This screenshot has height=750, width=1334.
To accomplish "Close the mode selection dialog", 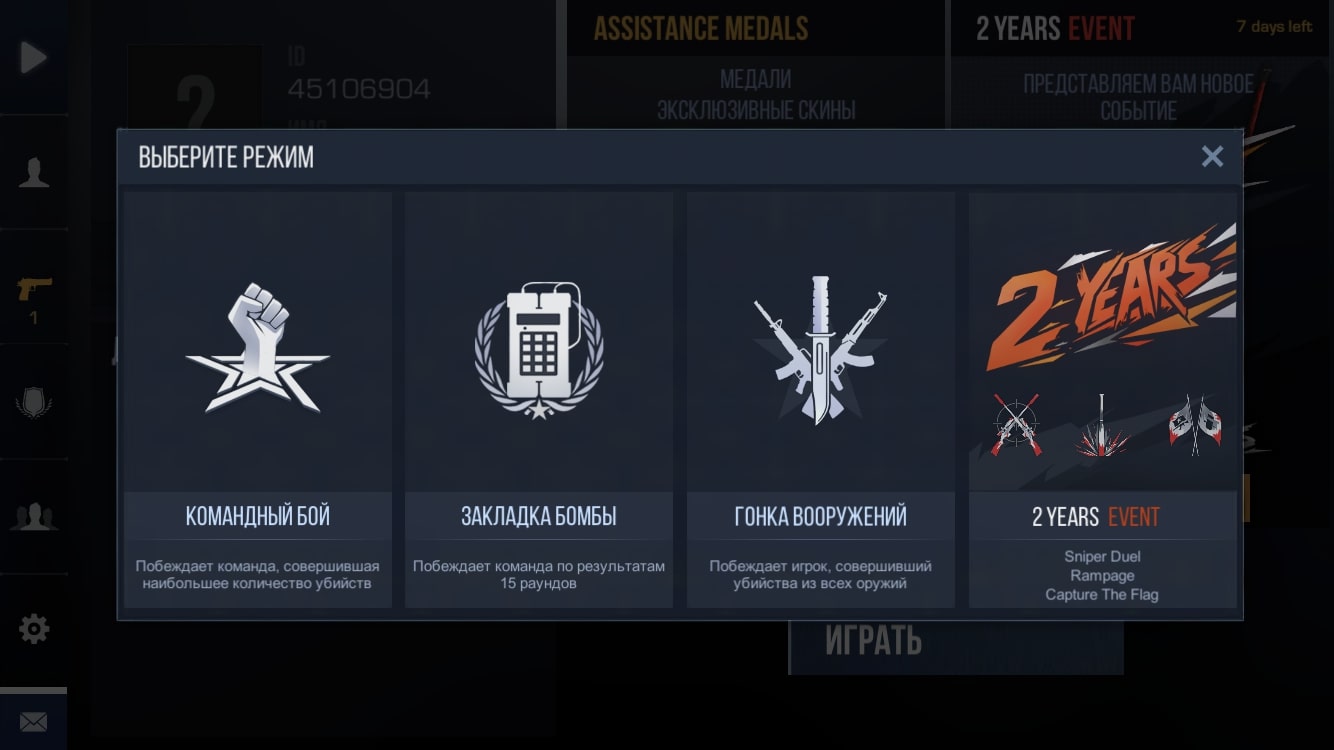I will pos(1212,156).
